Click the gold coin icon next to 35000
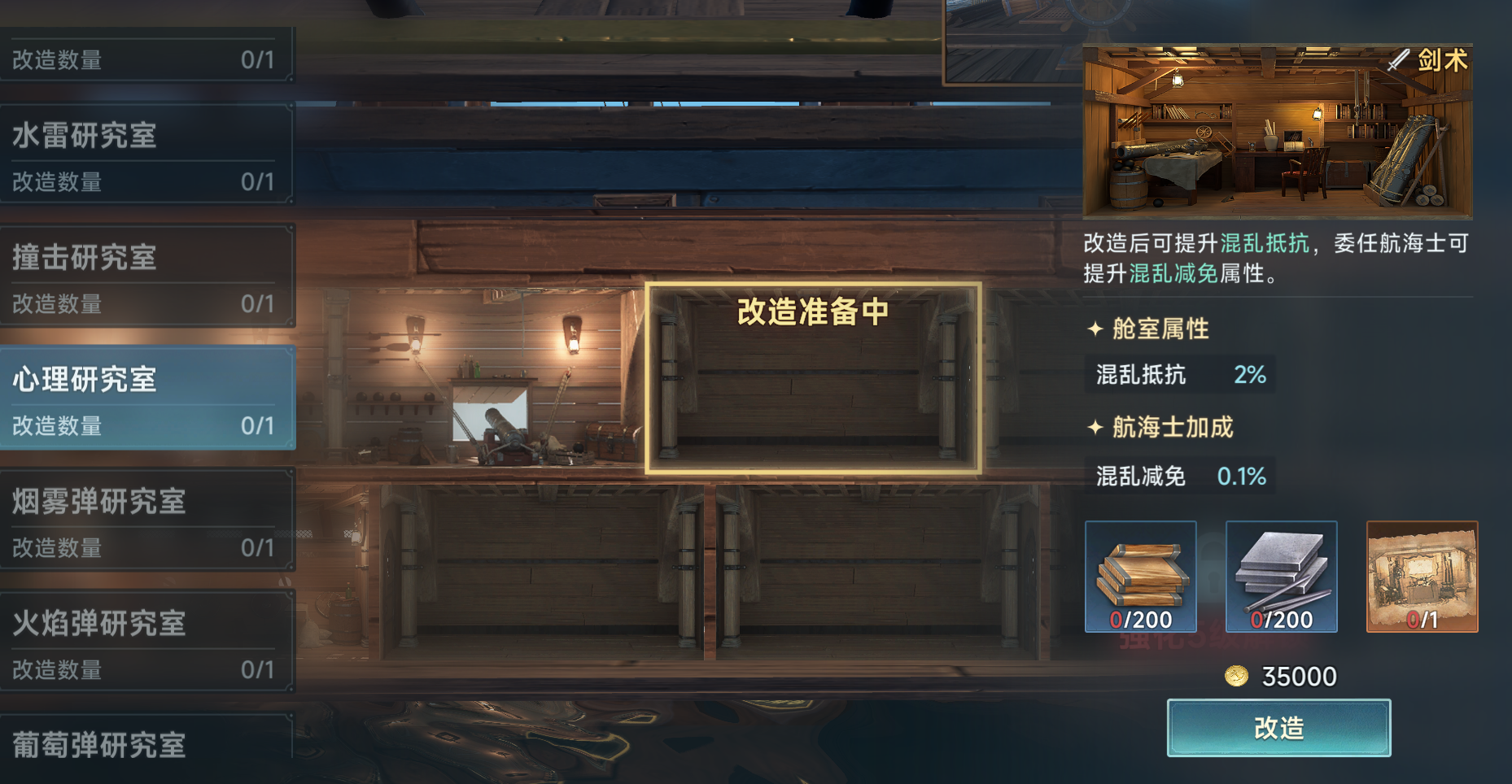 pyautogui.click(x=1235, y=676)
